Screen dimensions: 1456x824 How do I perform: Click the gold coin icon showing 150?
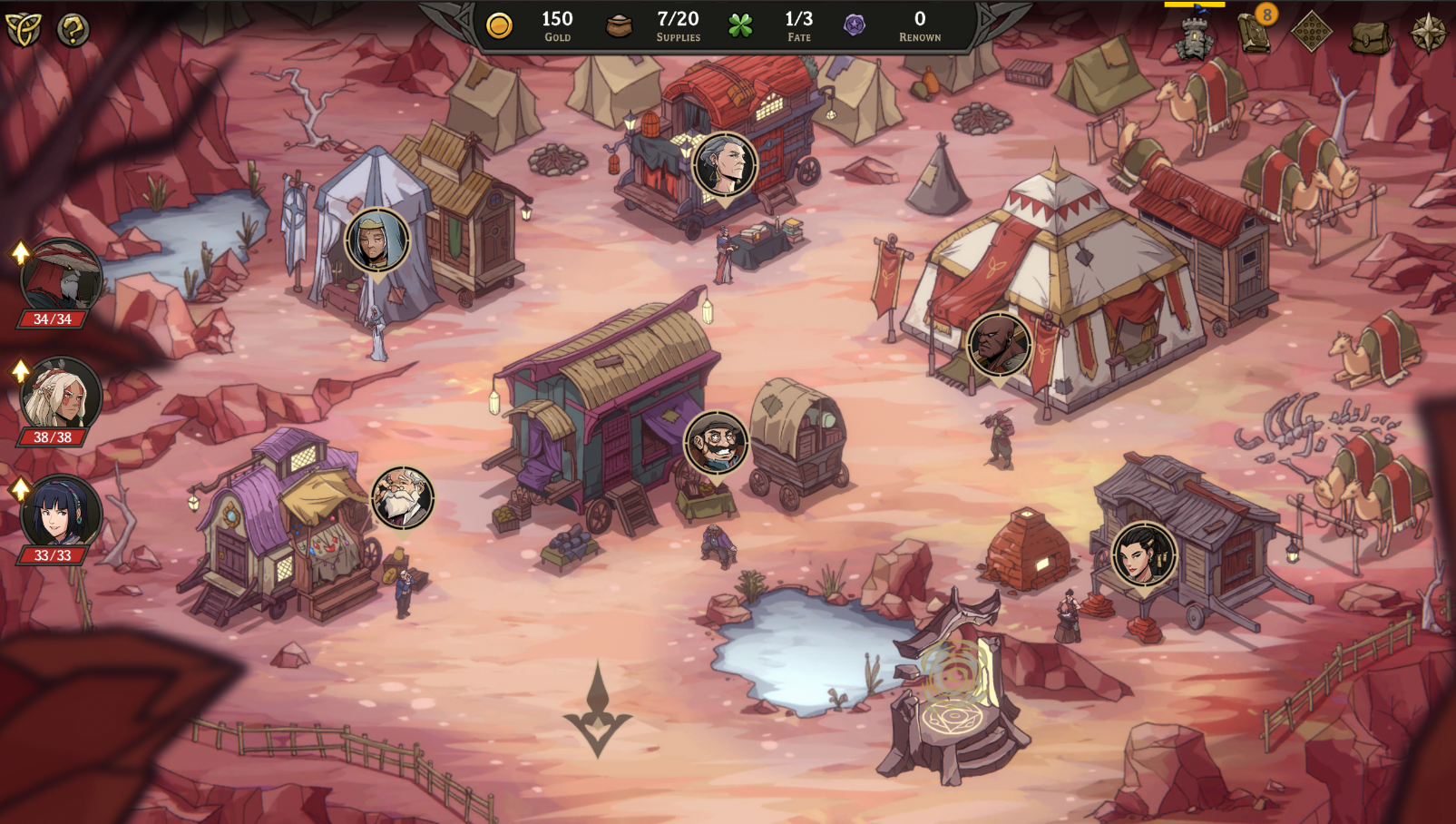[x=498, y=25]
